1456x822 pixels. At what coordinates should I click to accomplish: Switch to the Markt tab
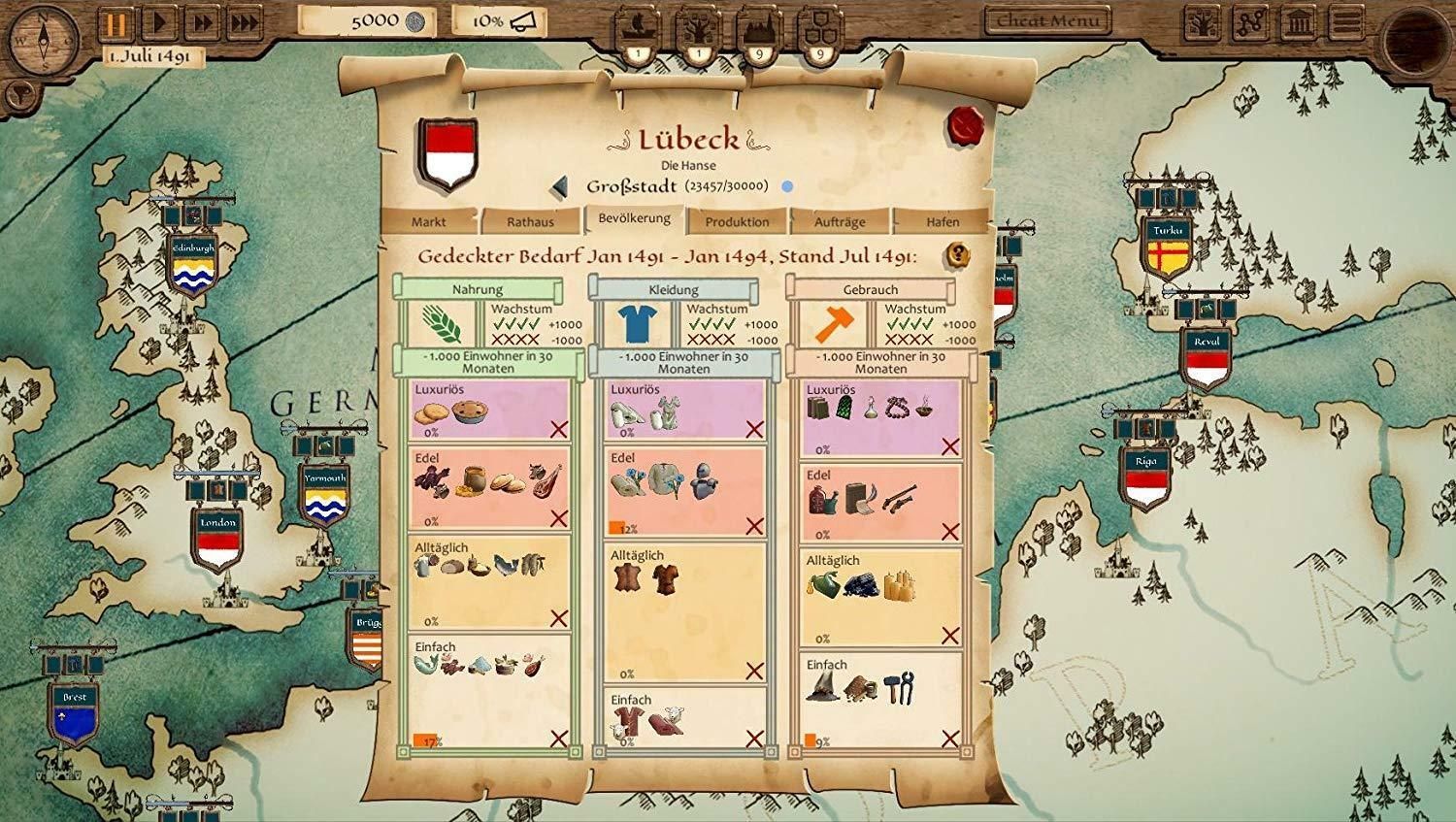click(428, 221)
